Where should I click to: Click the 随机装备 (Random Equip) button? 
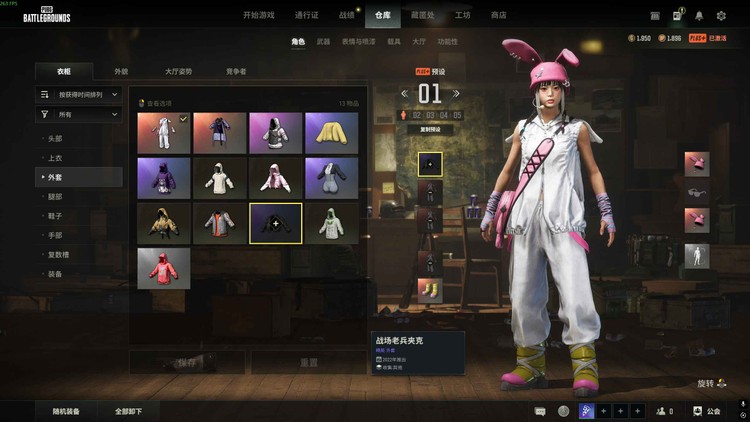point(67,411)
